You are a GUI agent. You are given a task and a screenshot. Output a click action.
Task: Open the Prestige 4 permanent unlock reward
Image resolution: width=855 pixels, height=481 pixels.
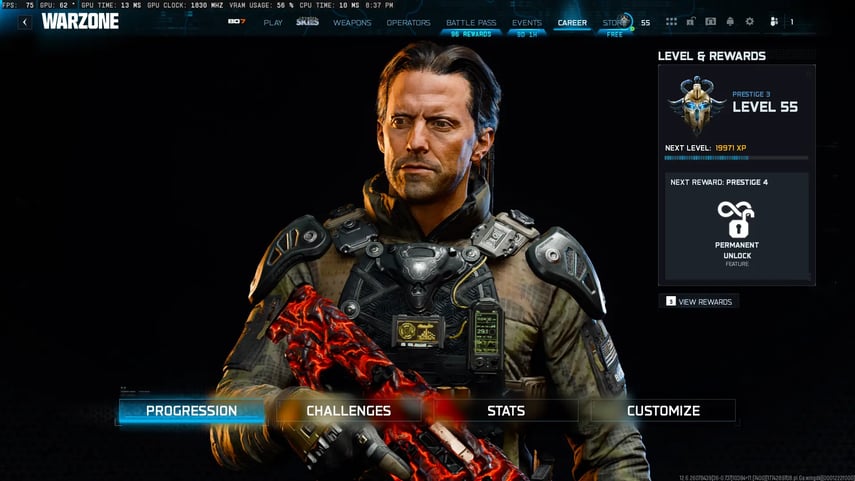(736, 228)
